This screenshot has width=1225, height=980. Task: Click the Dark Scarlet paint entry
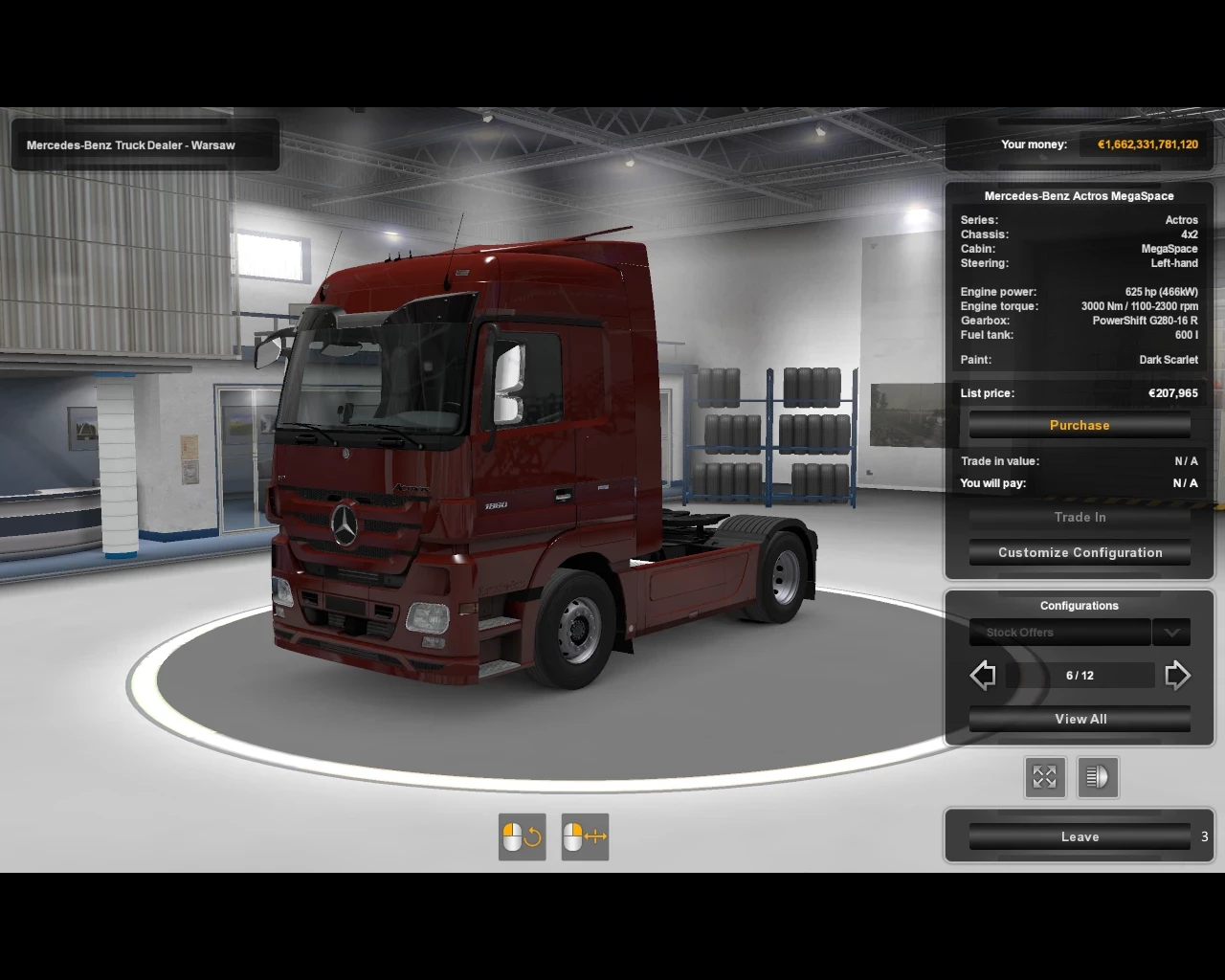tap(1169, 359)
